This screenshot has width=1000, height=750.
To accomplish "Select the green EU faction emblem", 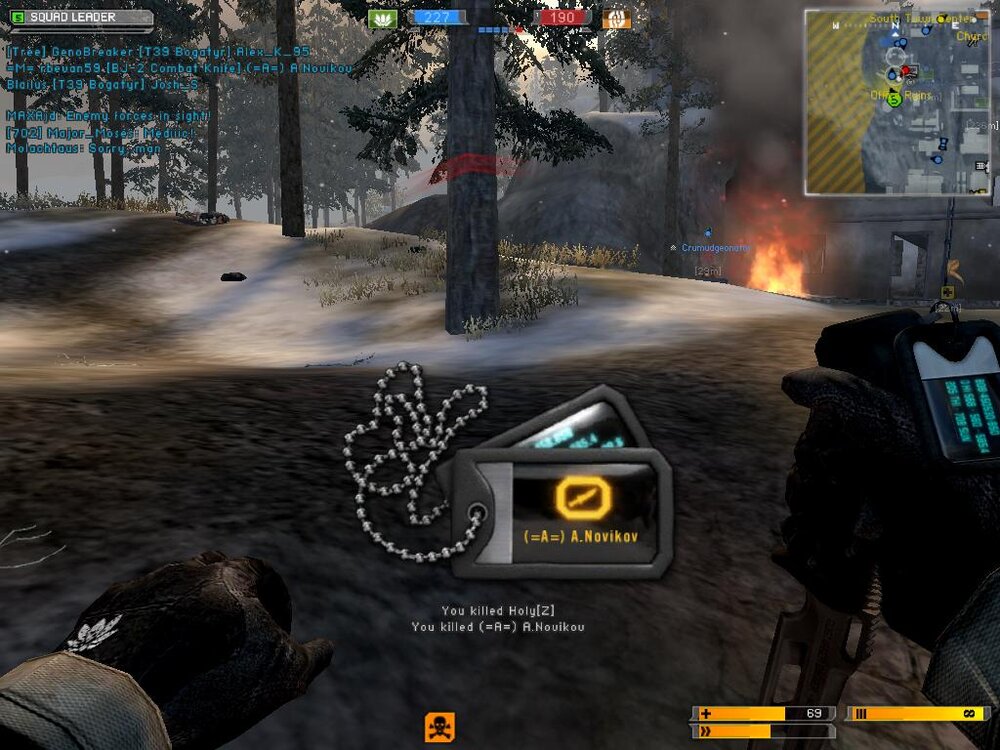I will pos(382,18).
